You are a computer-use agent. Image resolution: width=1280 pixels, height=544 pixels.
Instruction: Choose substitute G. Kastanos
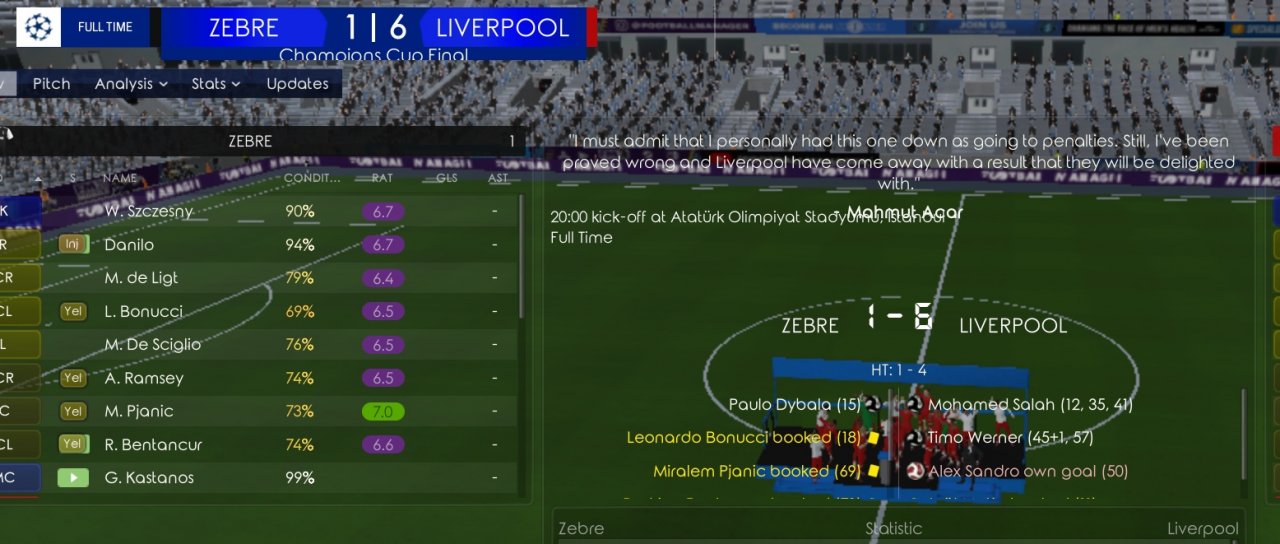pyautogui.click(x=149, y=478)
